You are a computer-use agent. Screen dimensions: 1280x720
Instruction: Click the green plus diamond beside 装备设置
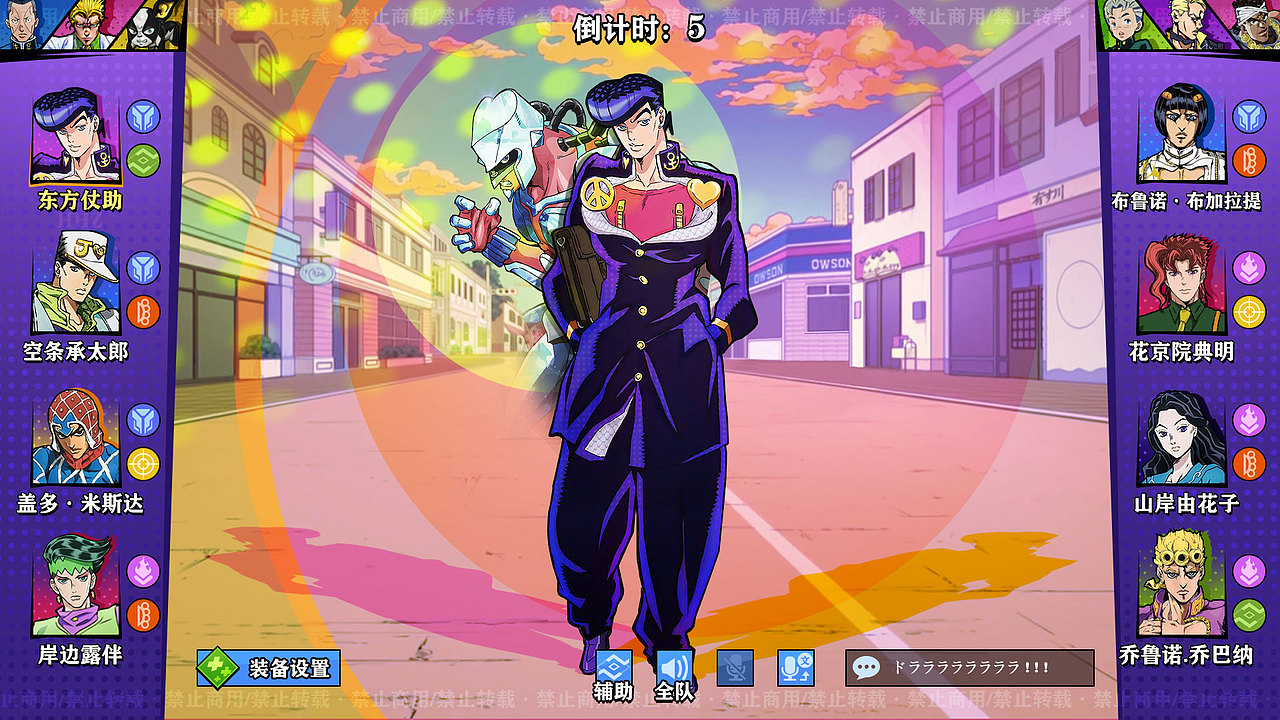(216, 667)
